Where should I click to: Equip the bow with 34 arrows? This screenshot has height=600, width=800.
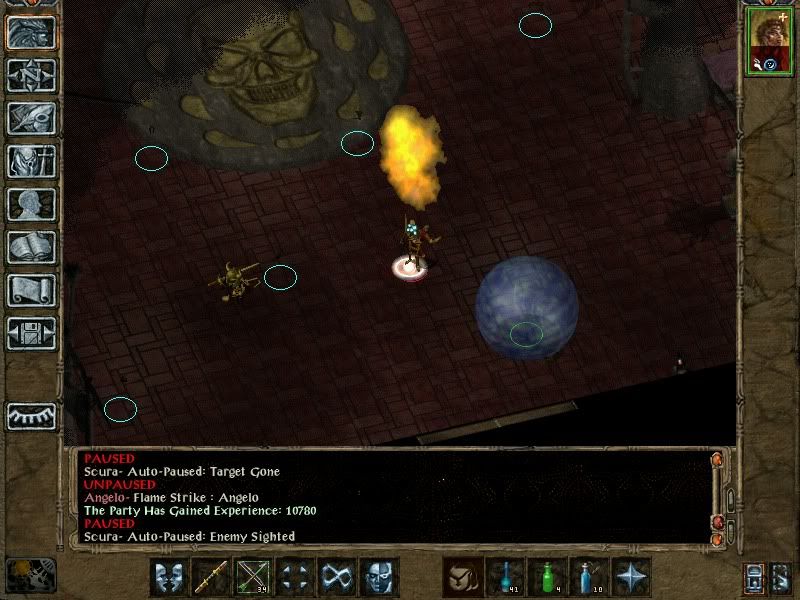click(253, 577)
